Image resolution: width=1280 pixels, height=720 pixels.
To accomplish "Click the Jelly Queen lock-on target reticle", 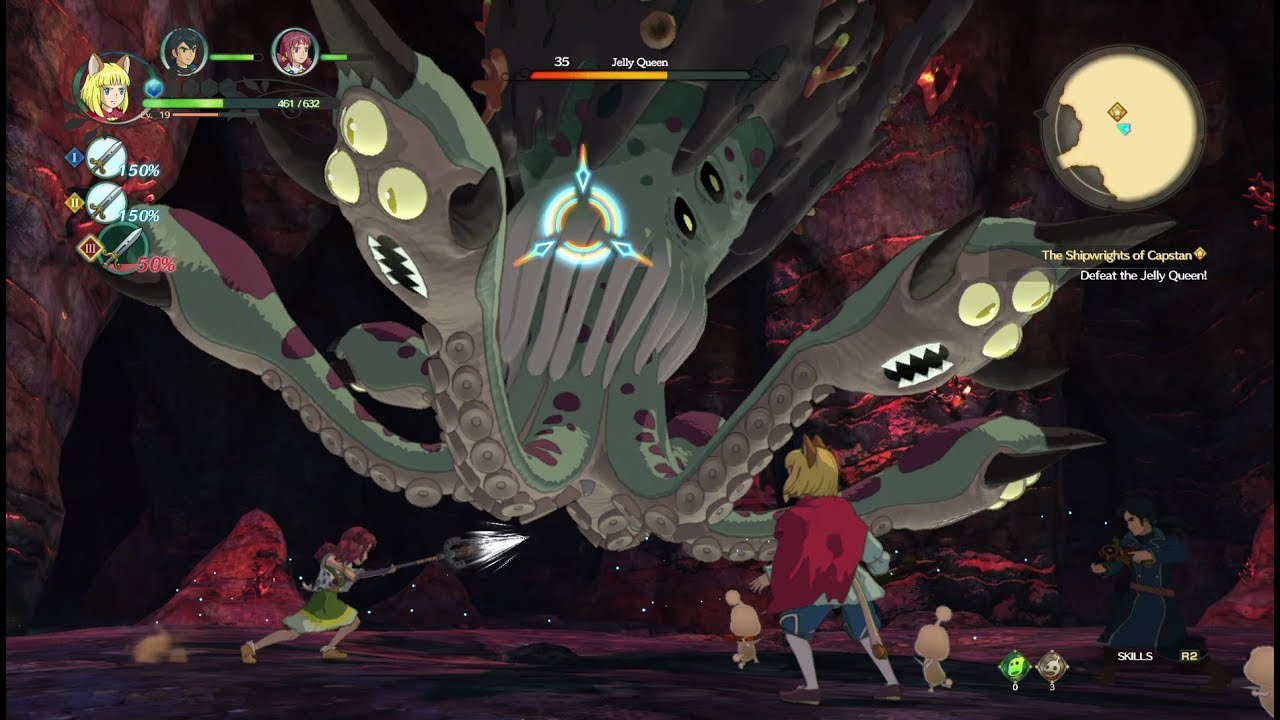I will 582,220.
